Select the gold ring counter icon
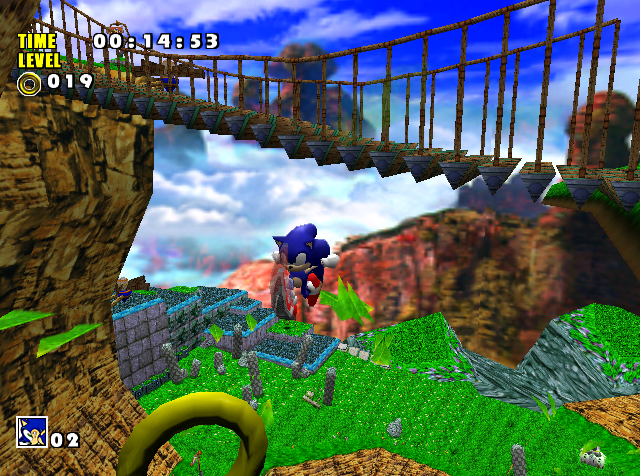 point(29,82)
